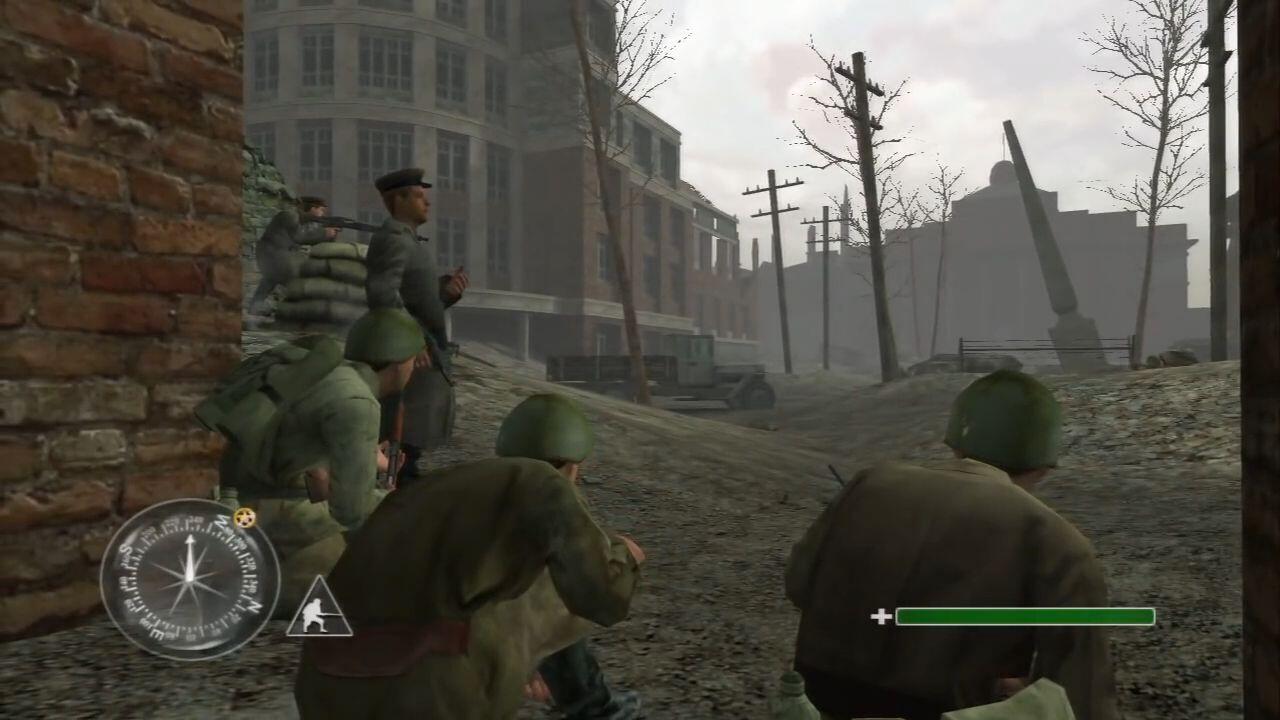This screenshot has width=1280, height=720.
Task: Click the gold star marker on the compass
Action: pyautogui.click(x=244, y=517)
